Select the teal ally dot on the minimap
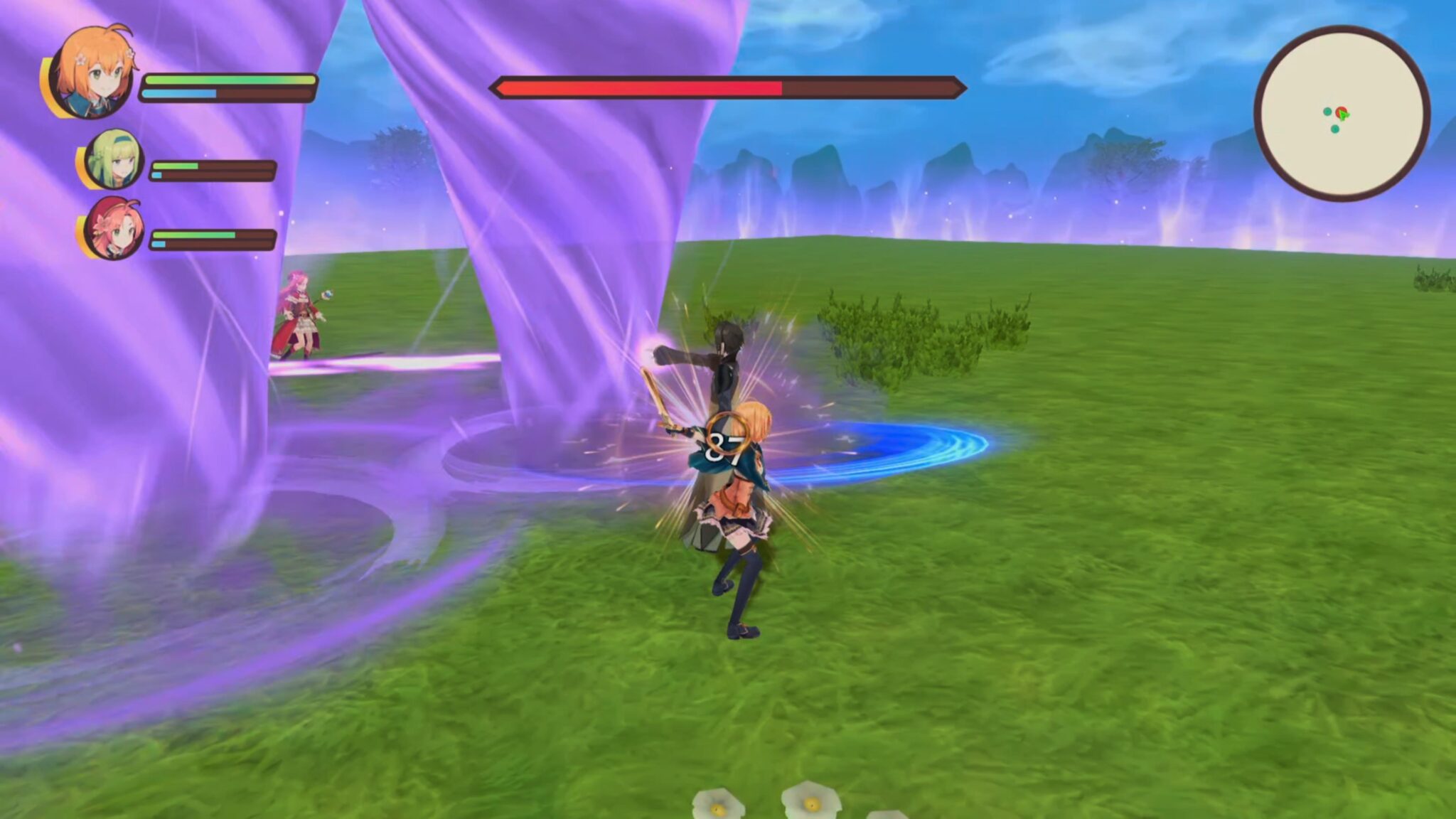 pyautogui.click(x=1327, y=111)
